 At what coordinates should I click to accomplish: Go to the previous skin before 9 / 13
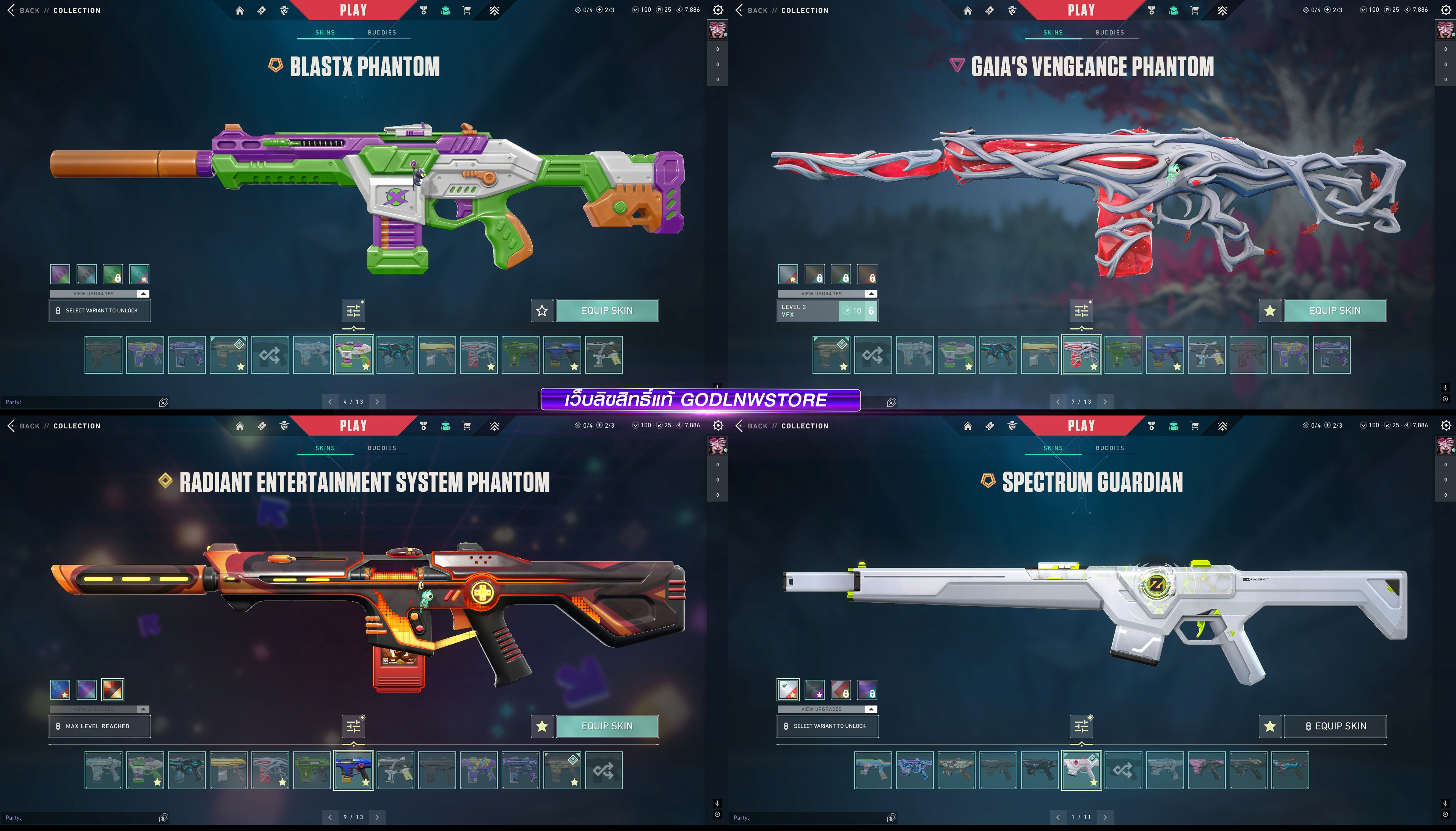tap(330, 817)
